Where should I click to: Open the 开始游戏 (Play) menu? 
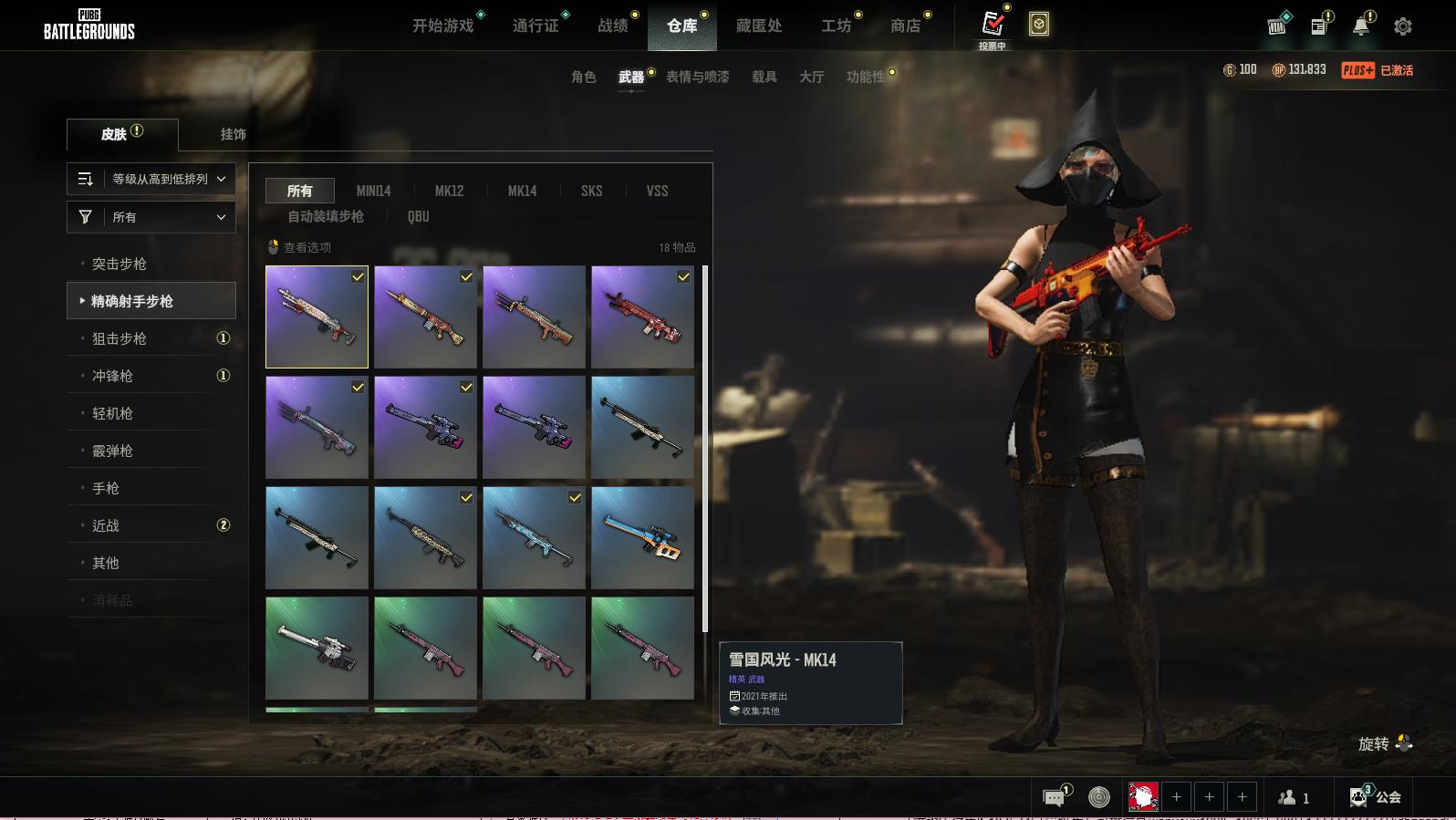click(443, 26)
